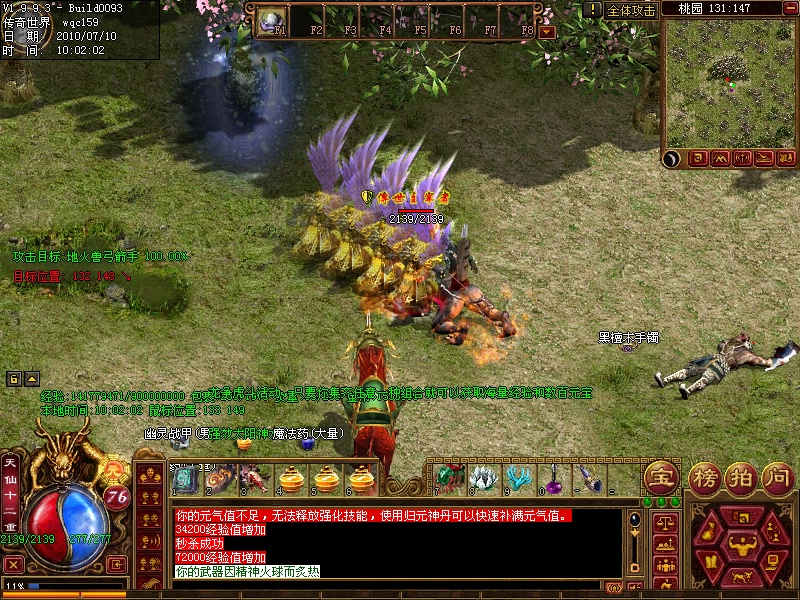Screen dimensions: 800x600
Task: Toggle the 全体攻击 attack mode button
Action: (x=632, y=10)
